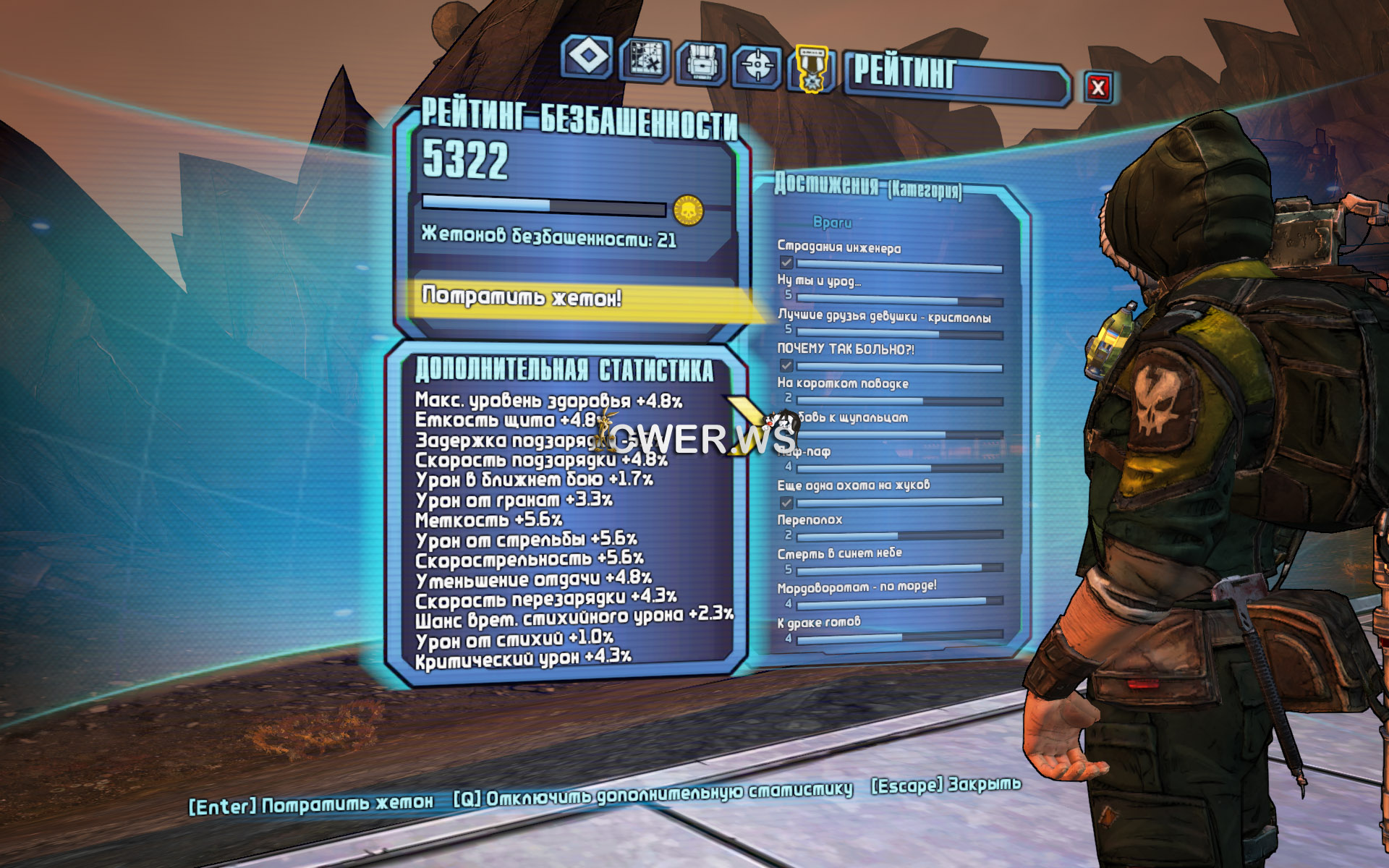The image size is (1389, 868).
Task: Choose the Ну ты и урод... challenge
Action: tap(819, 281)
